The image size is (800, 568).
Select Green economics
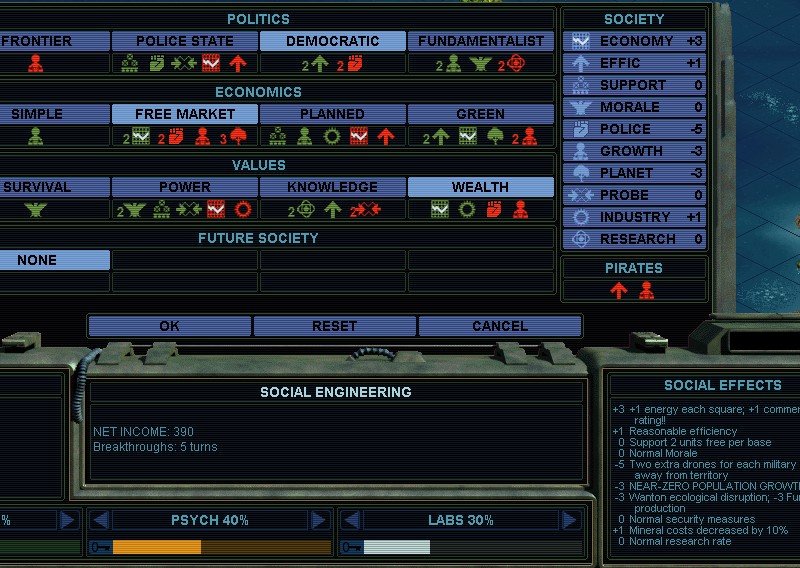(x=481, y=114)
